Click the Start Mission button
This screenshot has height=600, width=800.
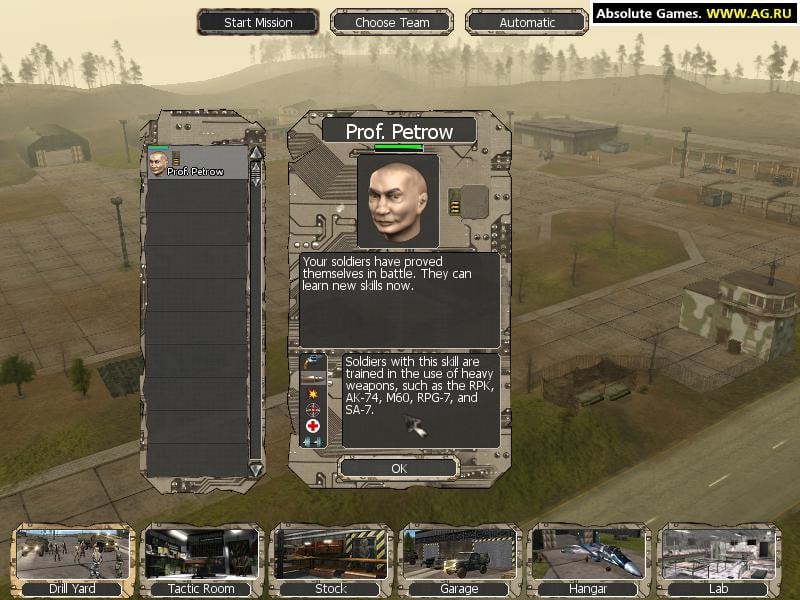(258, 22)
